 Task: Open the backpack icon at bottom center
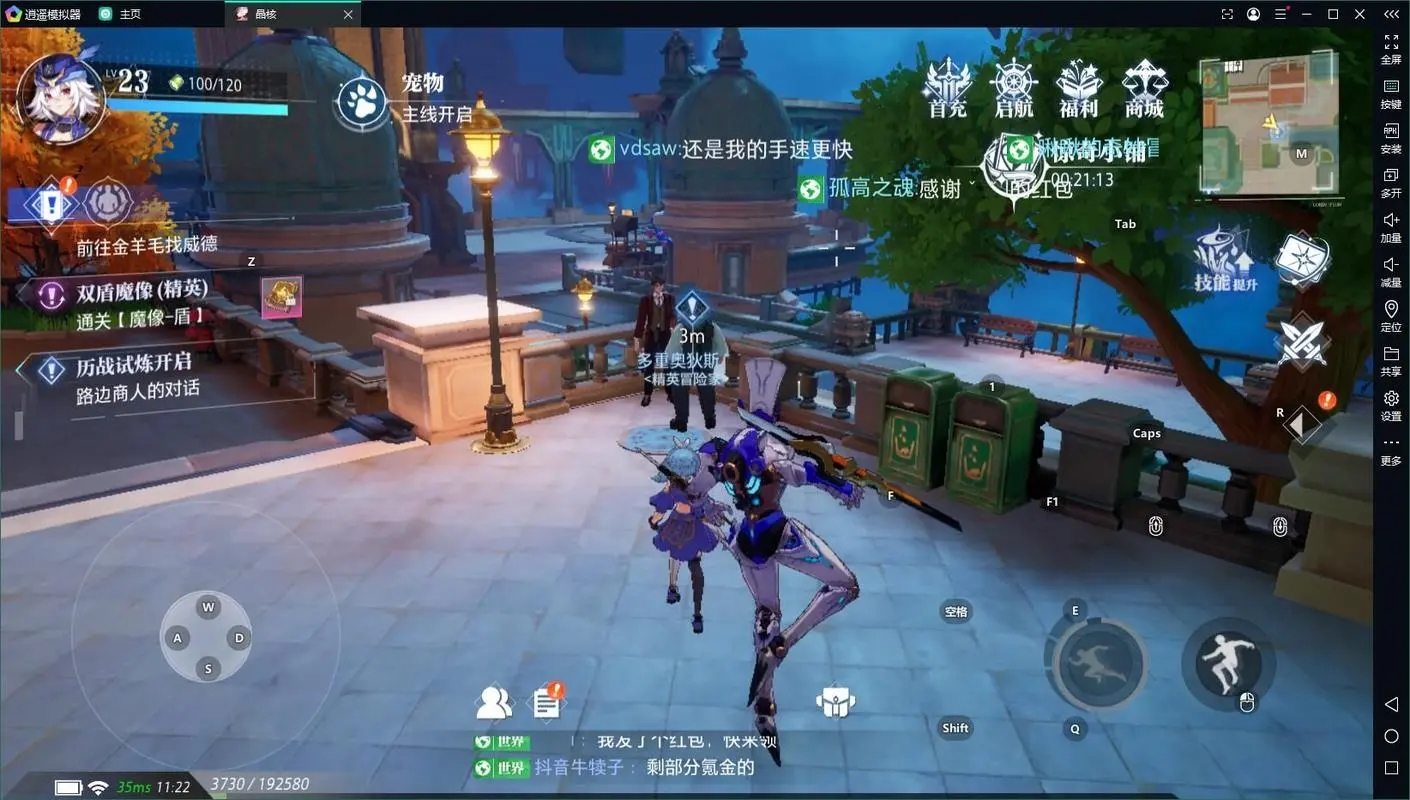[x=836, y=701]
